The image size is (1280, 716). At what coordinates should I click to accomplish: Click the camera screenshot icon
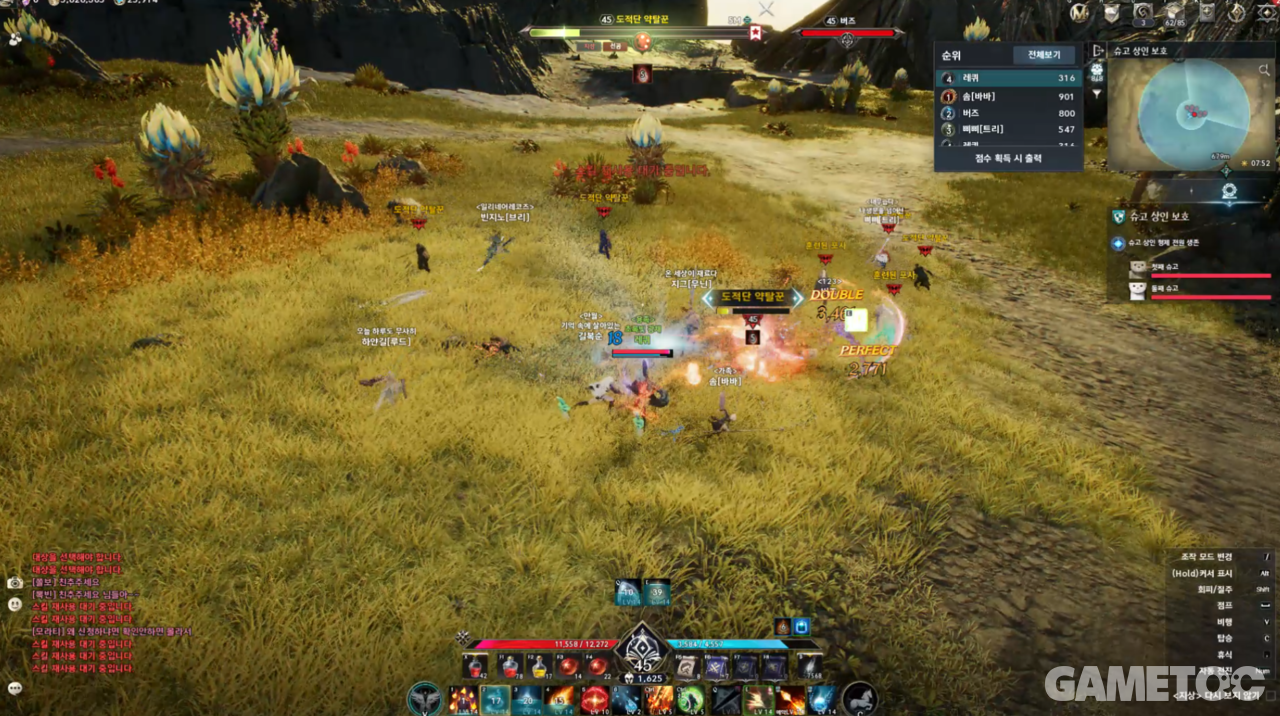point(15,582)
